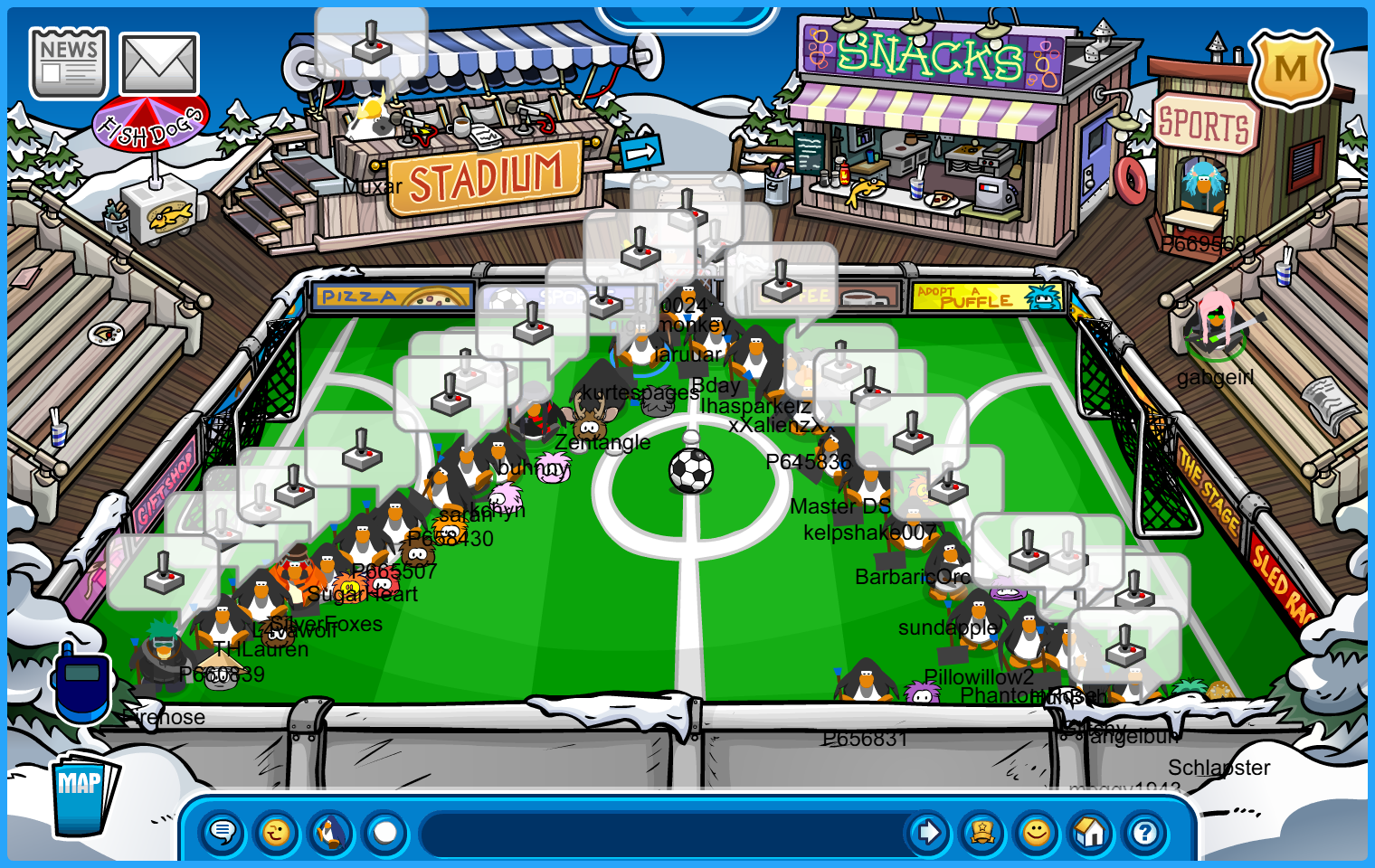The image size is (1375, 868).
Task: Send the chat message with arrow button
Action: [928, 832]
